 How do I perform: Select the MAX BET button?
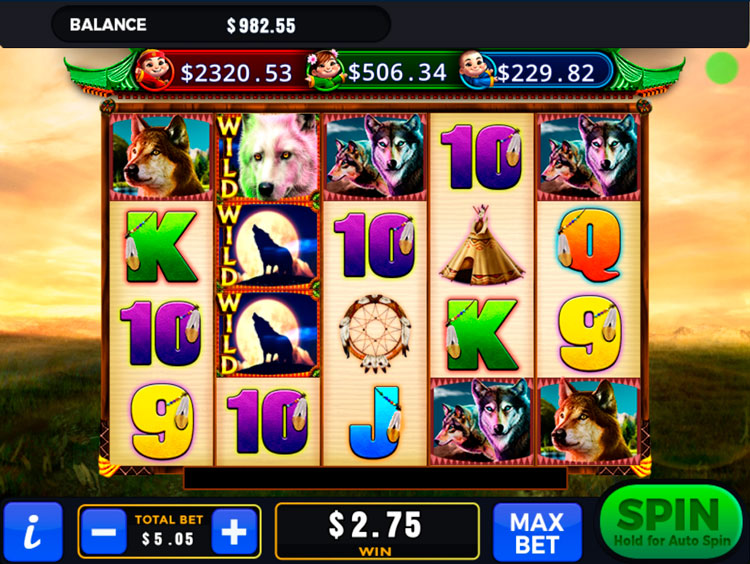[x=537, y=532]
